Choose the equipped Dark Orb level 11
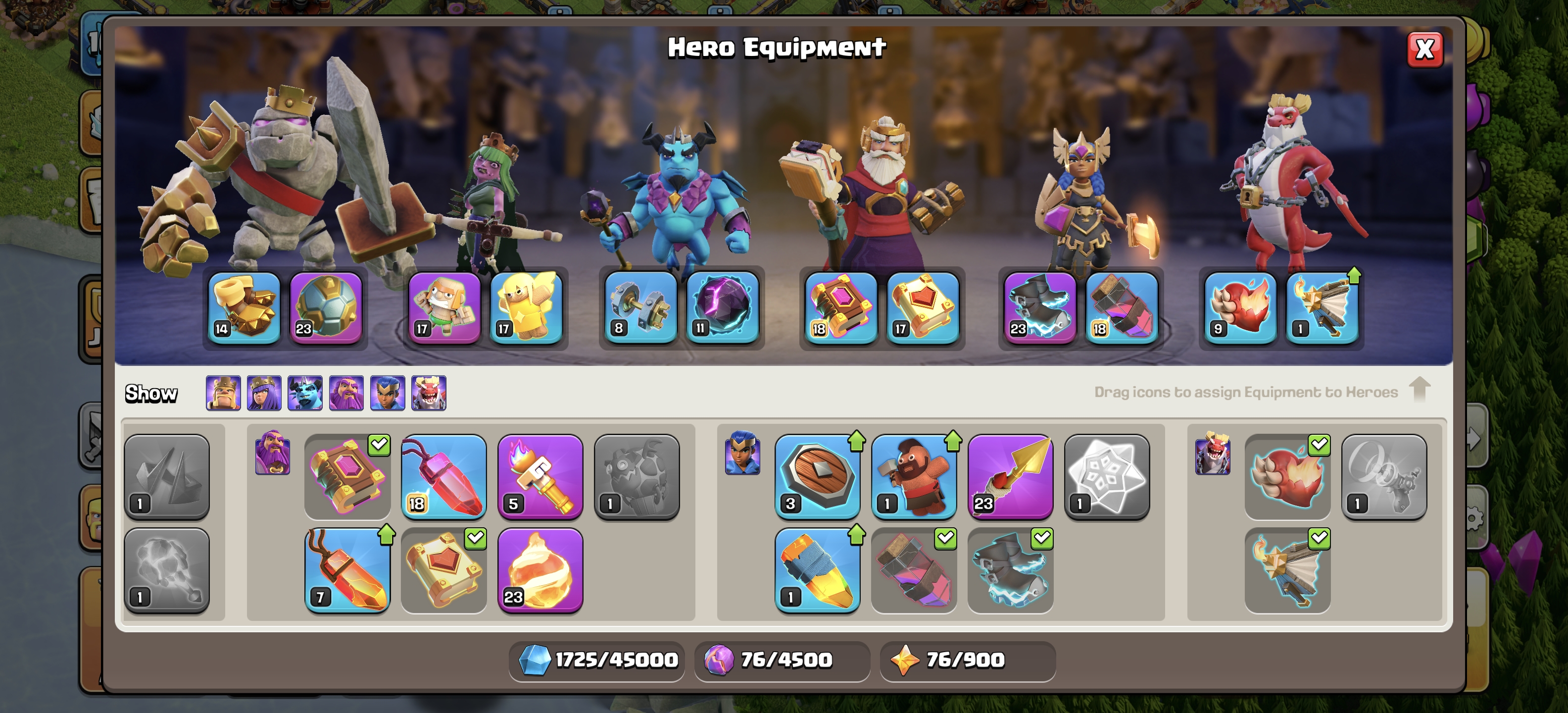Screen dimensions: 1568x713 tap(723, 307)
